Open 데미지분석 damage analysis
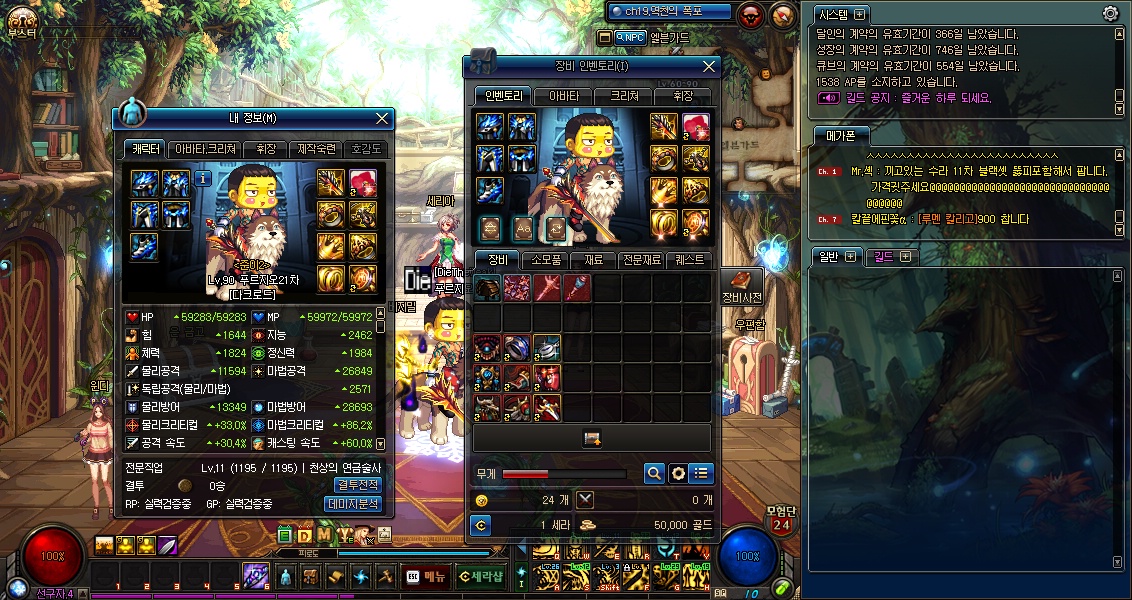 [x=355, y=503]
